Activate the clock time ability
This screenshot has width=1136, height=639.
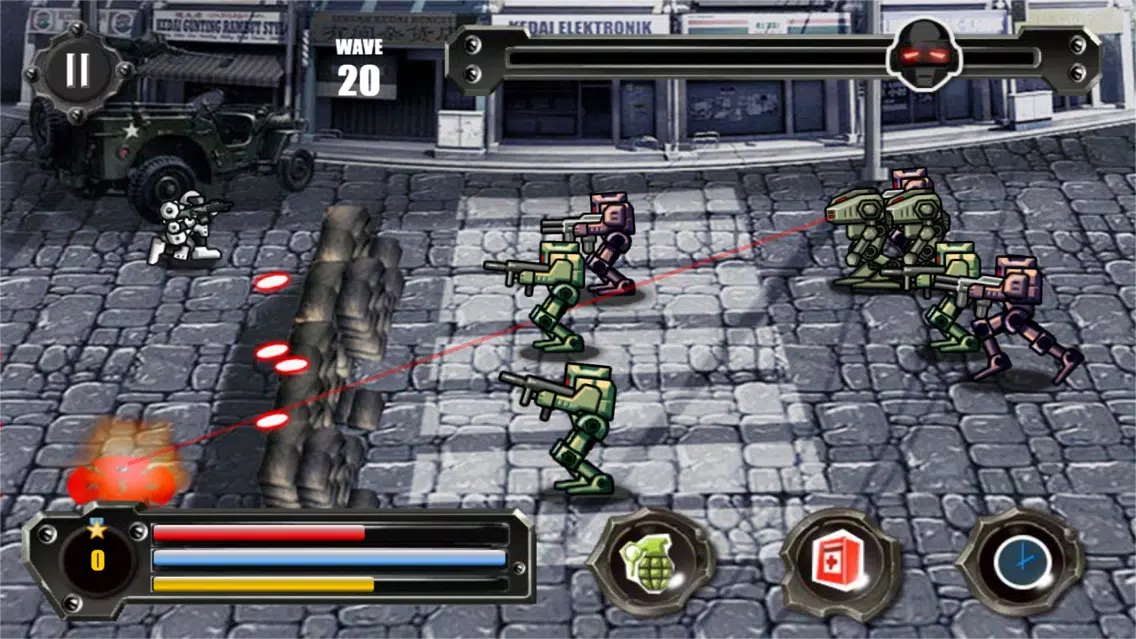(x=1020, y=564)
